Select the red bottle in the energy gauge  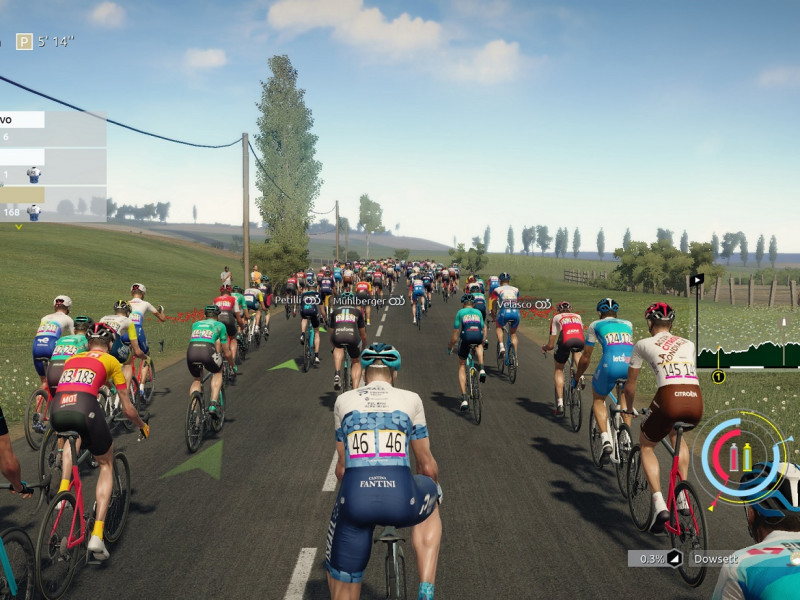click(733, 457)
